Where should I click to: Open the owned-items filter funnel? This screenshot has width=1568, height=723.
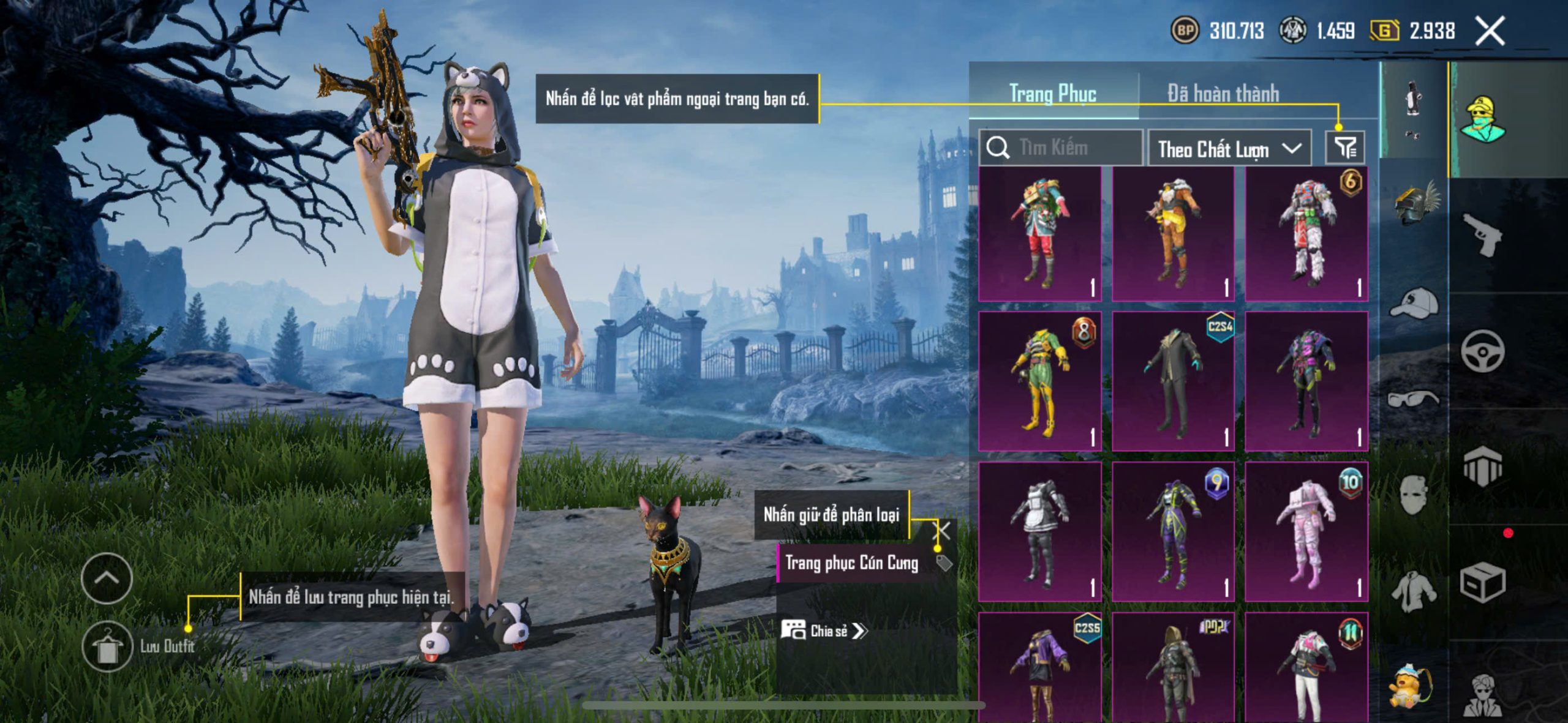pyautogui.click(x=1345, y=148)
